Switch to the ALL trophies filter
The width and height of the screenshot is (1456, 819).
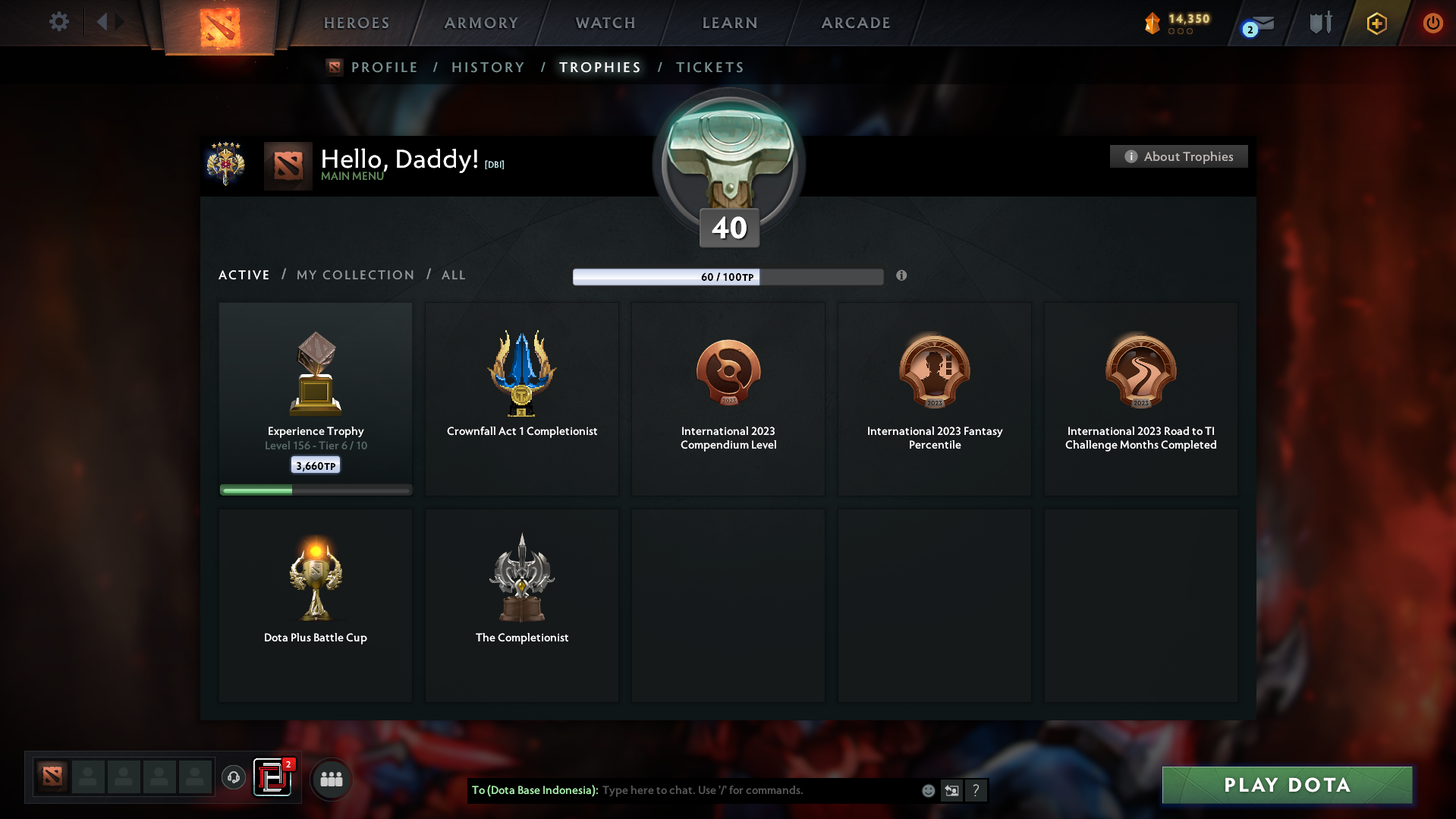pyautogui.click(x=453, y=275)
